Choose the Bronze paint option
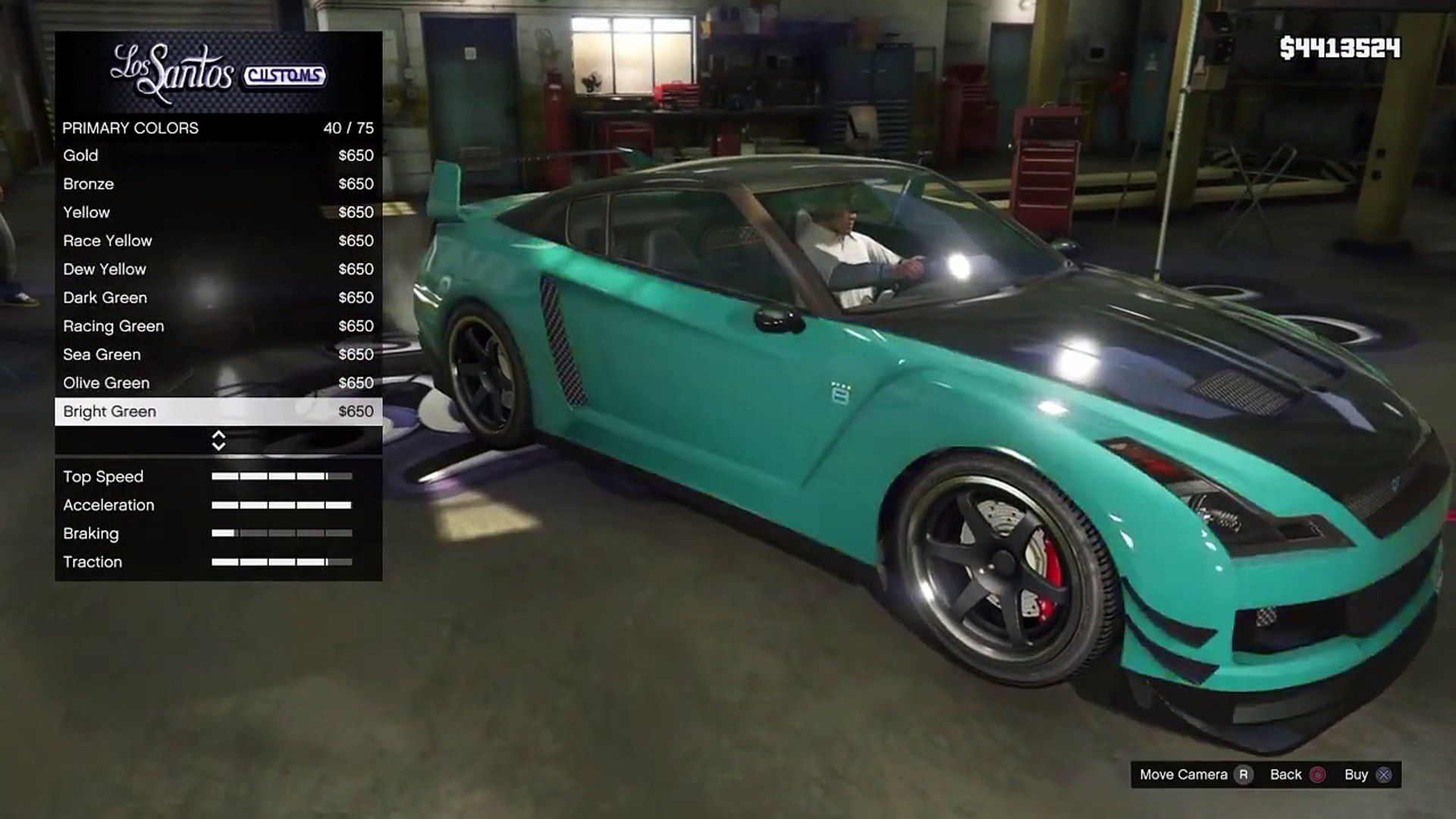Screen dimensions: 1456x819 pos(218,184)
